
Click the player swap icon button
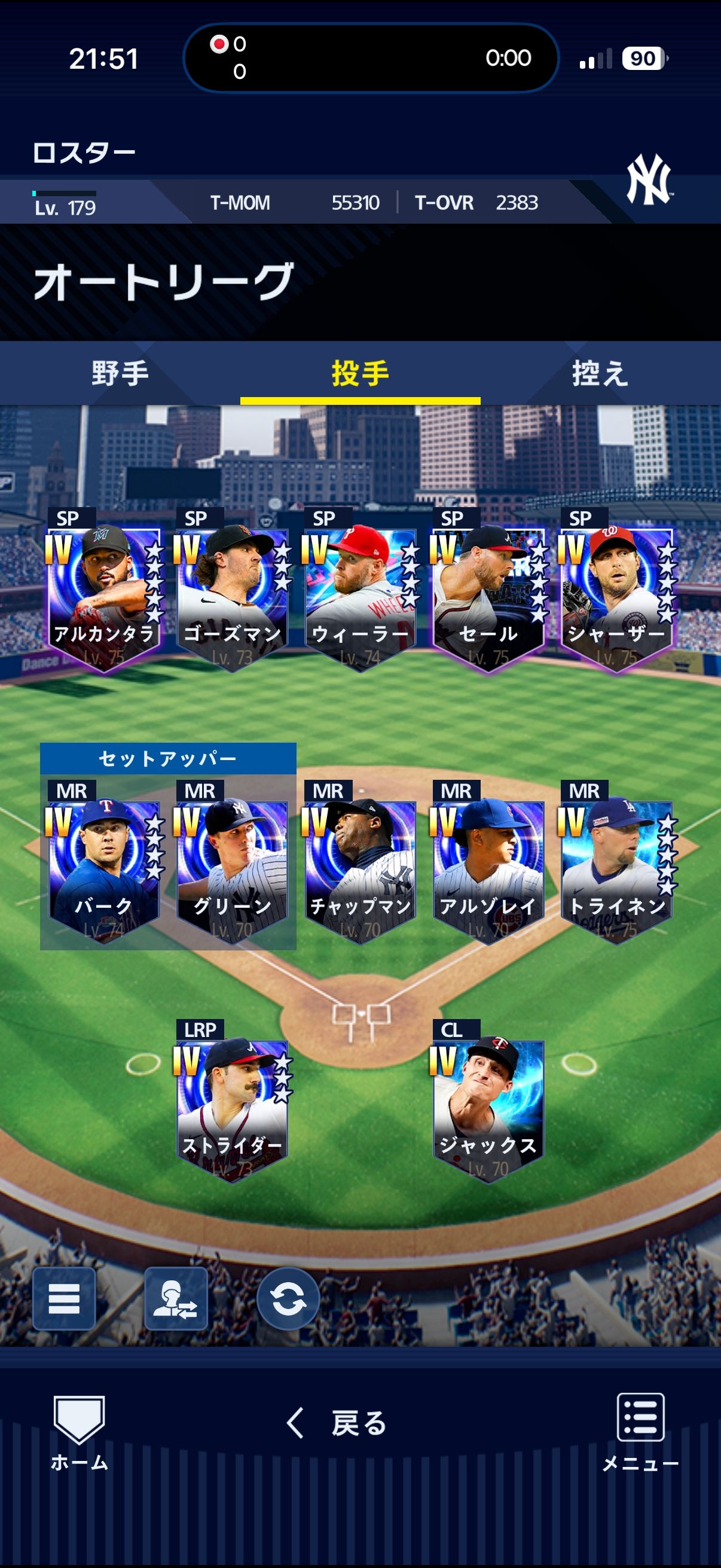pos(176,1298)
